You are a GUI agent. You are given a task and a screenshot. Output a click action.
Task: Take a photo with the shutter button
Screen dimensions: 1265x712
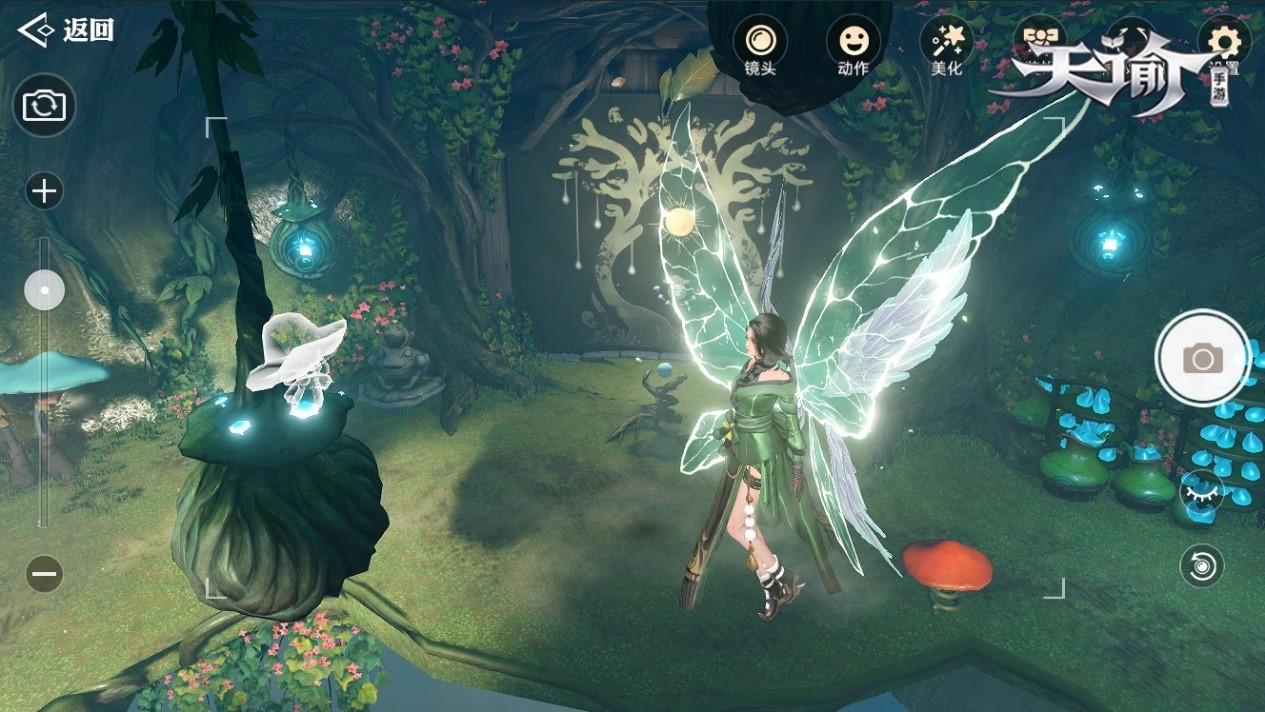click(1202, 358)
